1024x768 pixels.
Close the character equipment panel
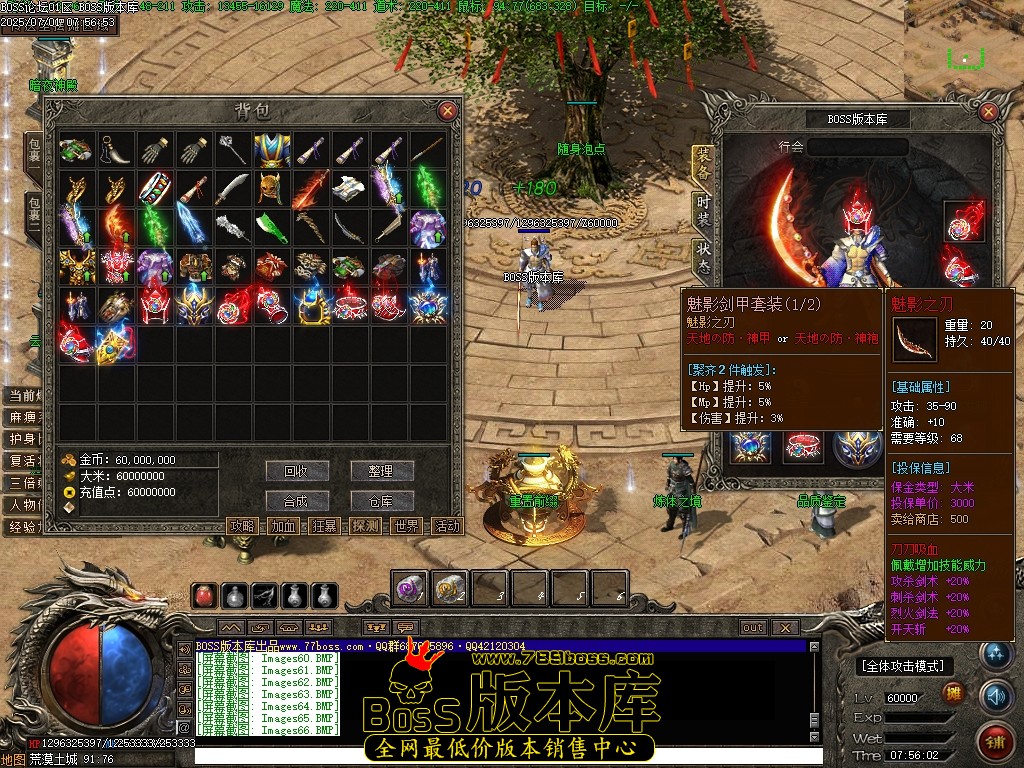coord(990,111)
